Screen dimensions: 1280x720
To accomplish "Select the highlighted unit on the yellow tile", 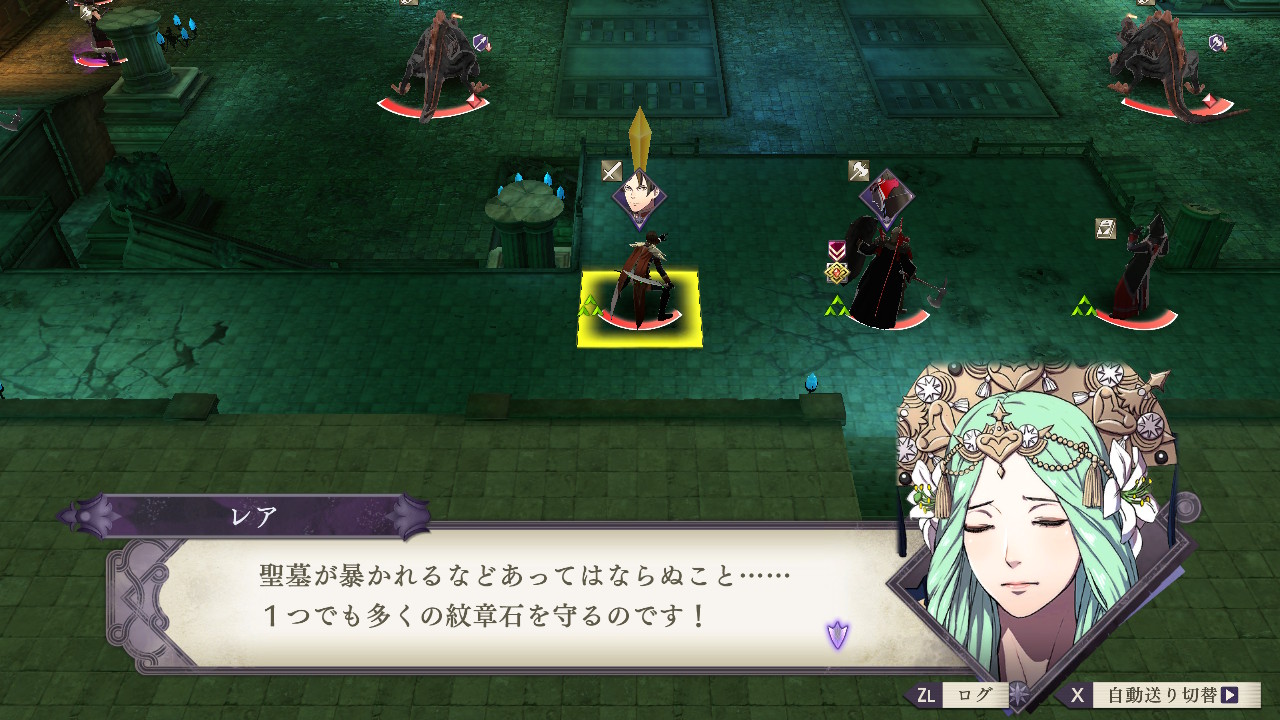I will pos(640,307).
